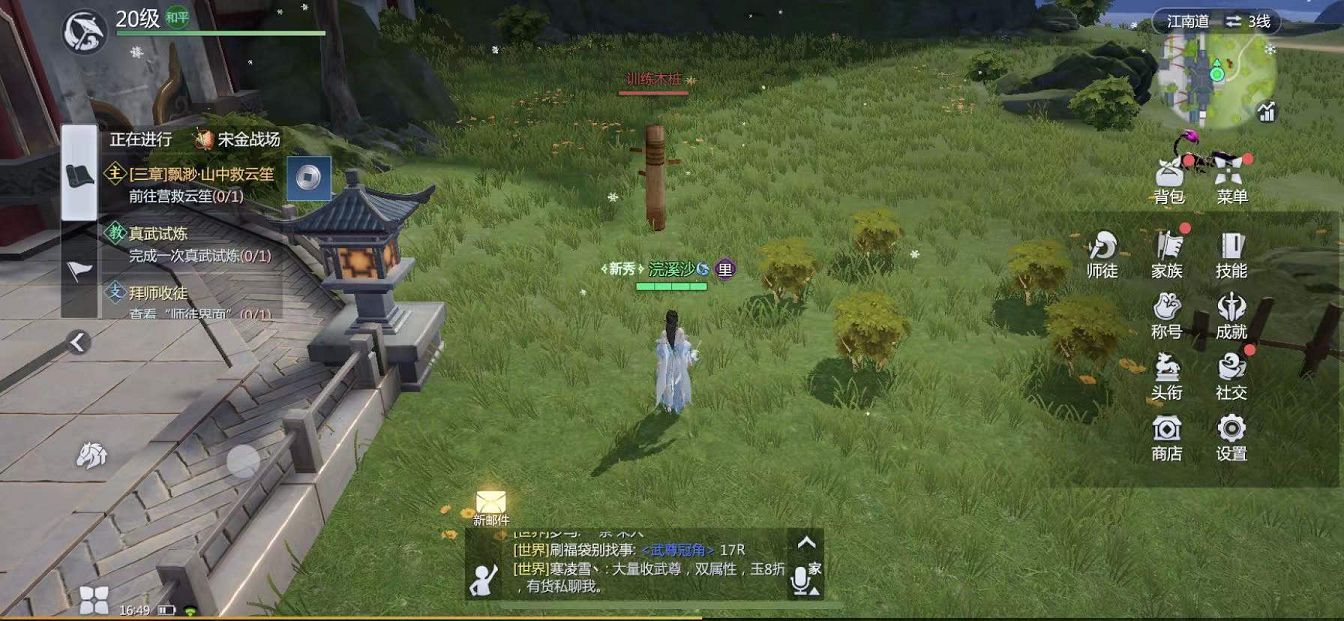Open the 师徒 mentor panel
1344x621 pixels.
pyautogui.click(x=1102, y=253)
